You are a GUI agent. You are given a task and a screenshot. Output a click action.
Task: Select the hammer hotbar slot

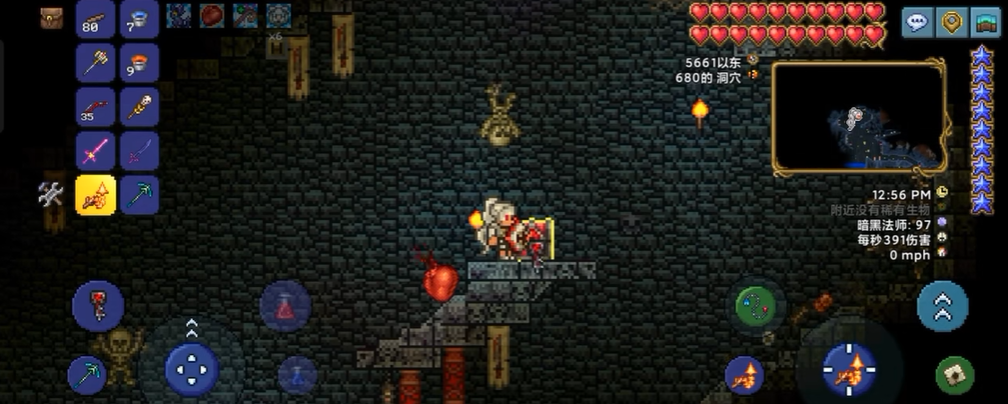[96, 63]
